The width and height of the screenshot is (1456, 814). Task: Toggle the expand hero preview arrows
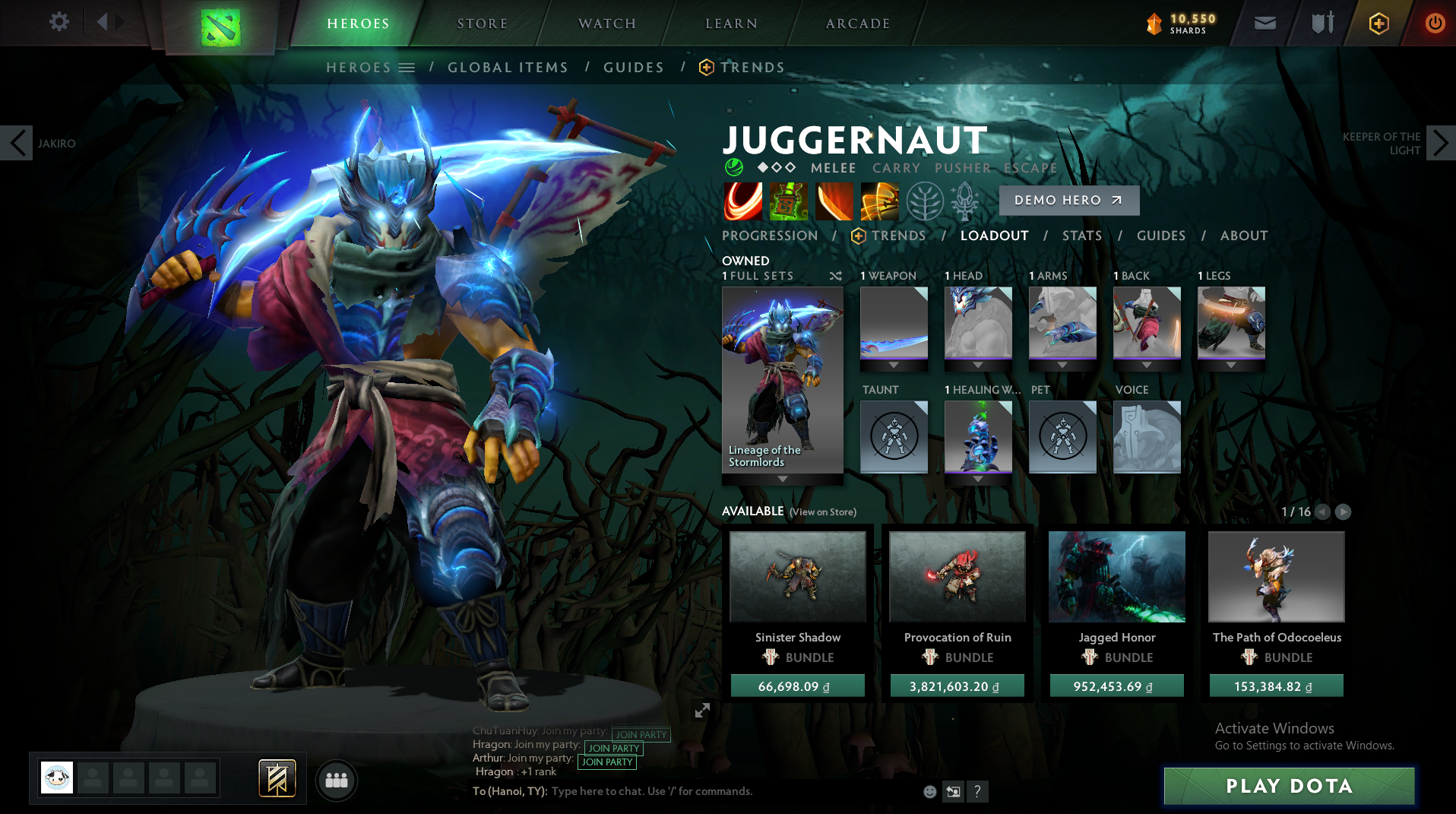click(x=702, y=711)
